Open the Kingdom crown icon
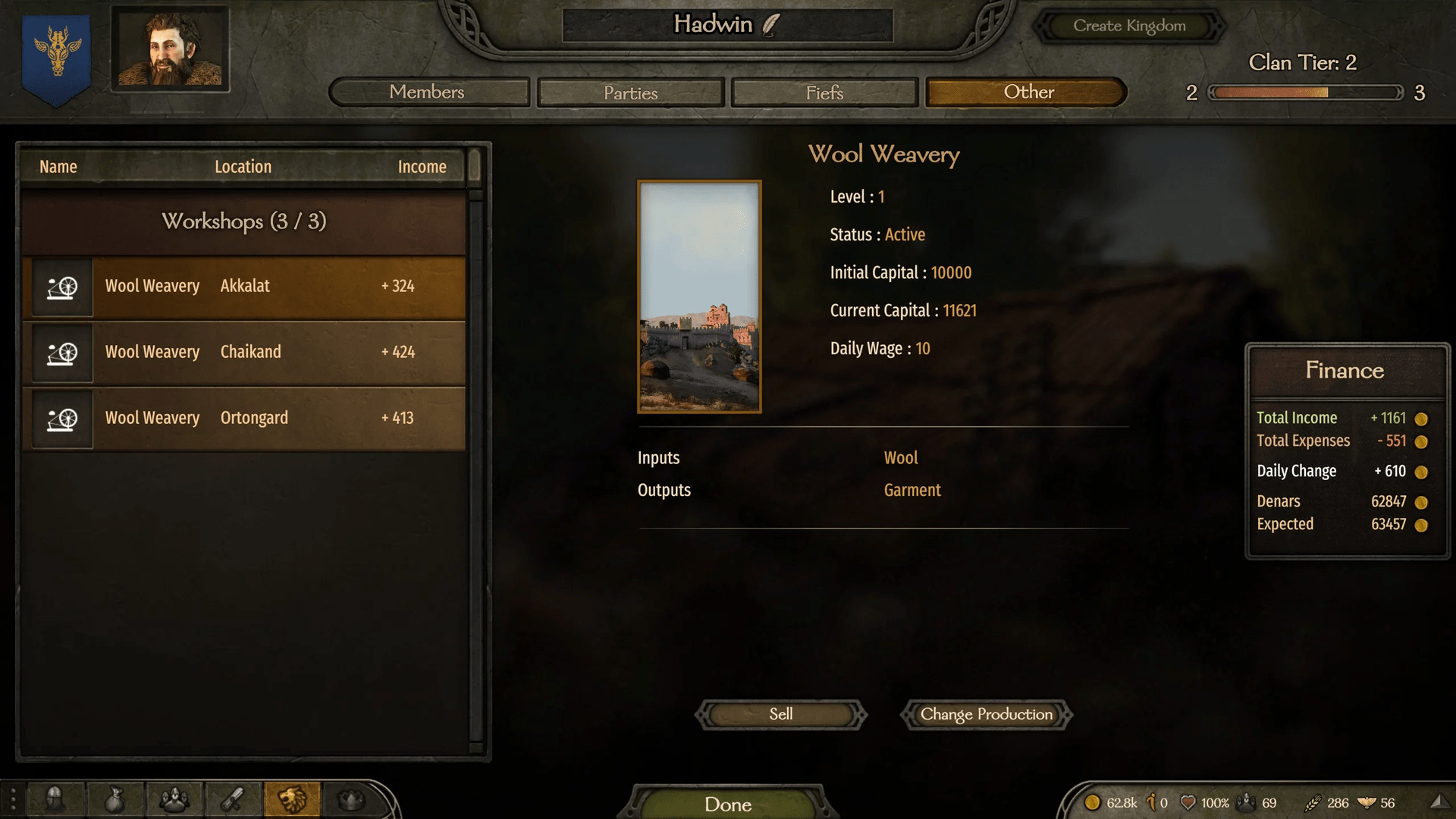1456x819 pixels. (x=353, y=799)
